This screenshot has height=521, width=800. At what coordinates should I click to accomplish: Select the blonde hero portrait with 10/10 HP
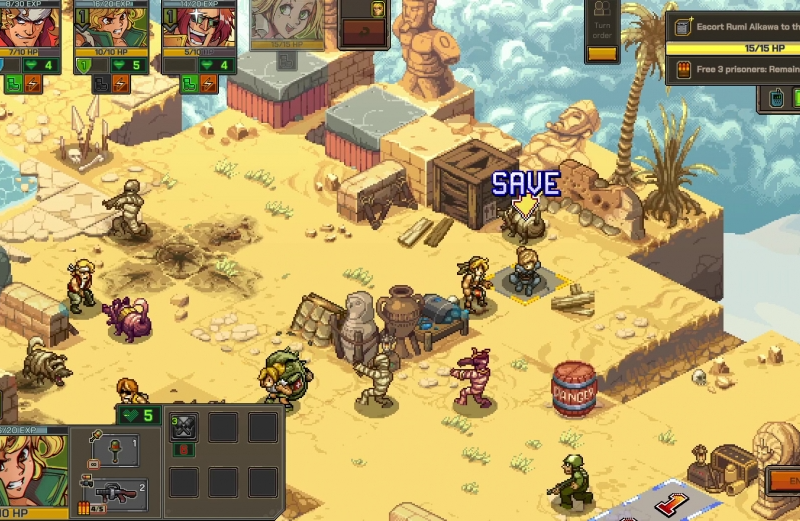111,24
